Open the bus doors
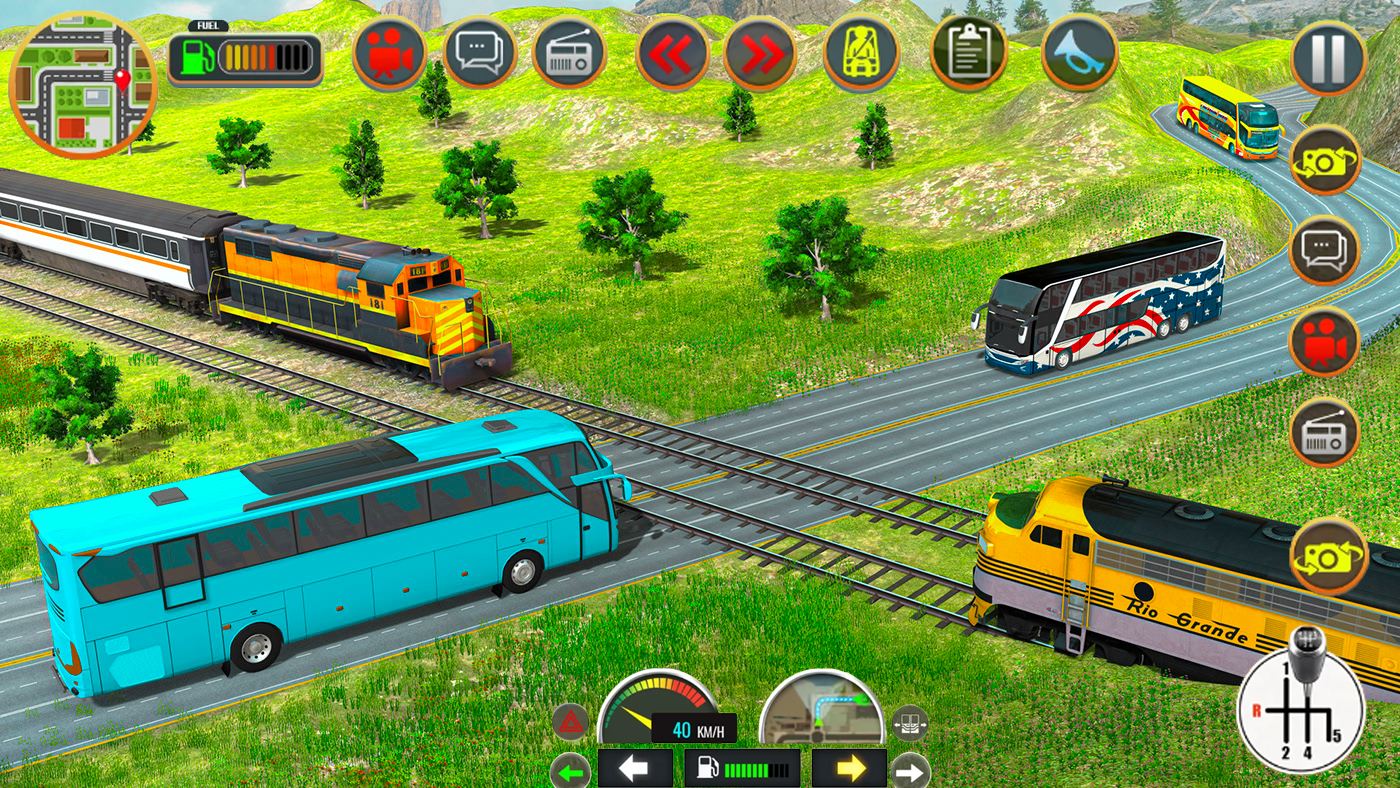This screenshot has height=788, width=1400. pos(910,721)
